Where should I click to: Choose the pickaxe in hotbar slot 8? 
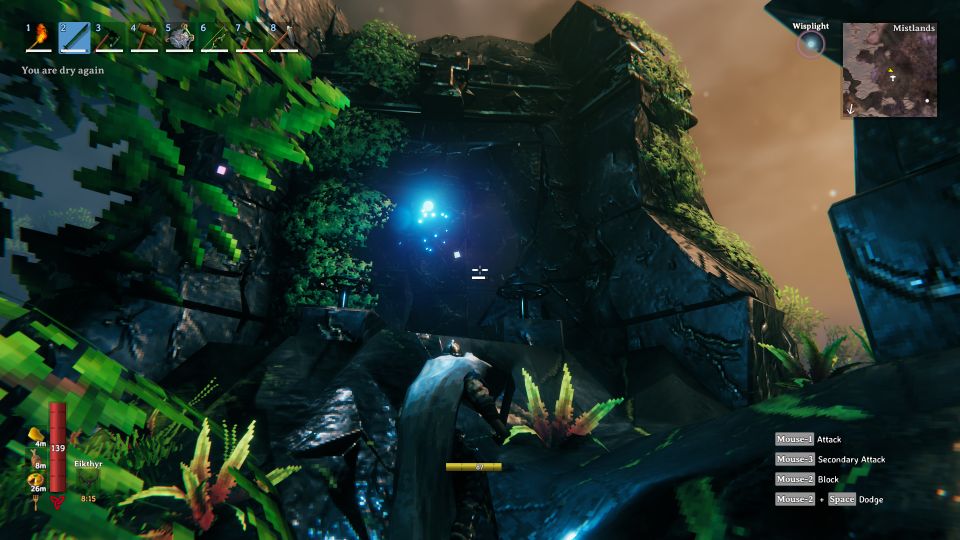[285, 37]
